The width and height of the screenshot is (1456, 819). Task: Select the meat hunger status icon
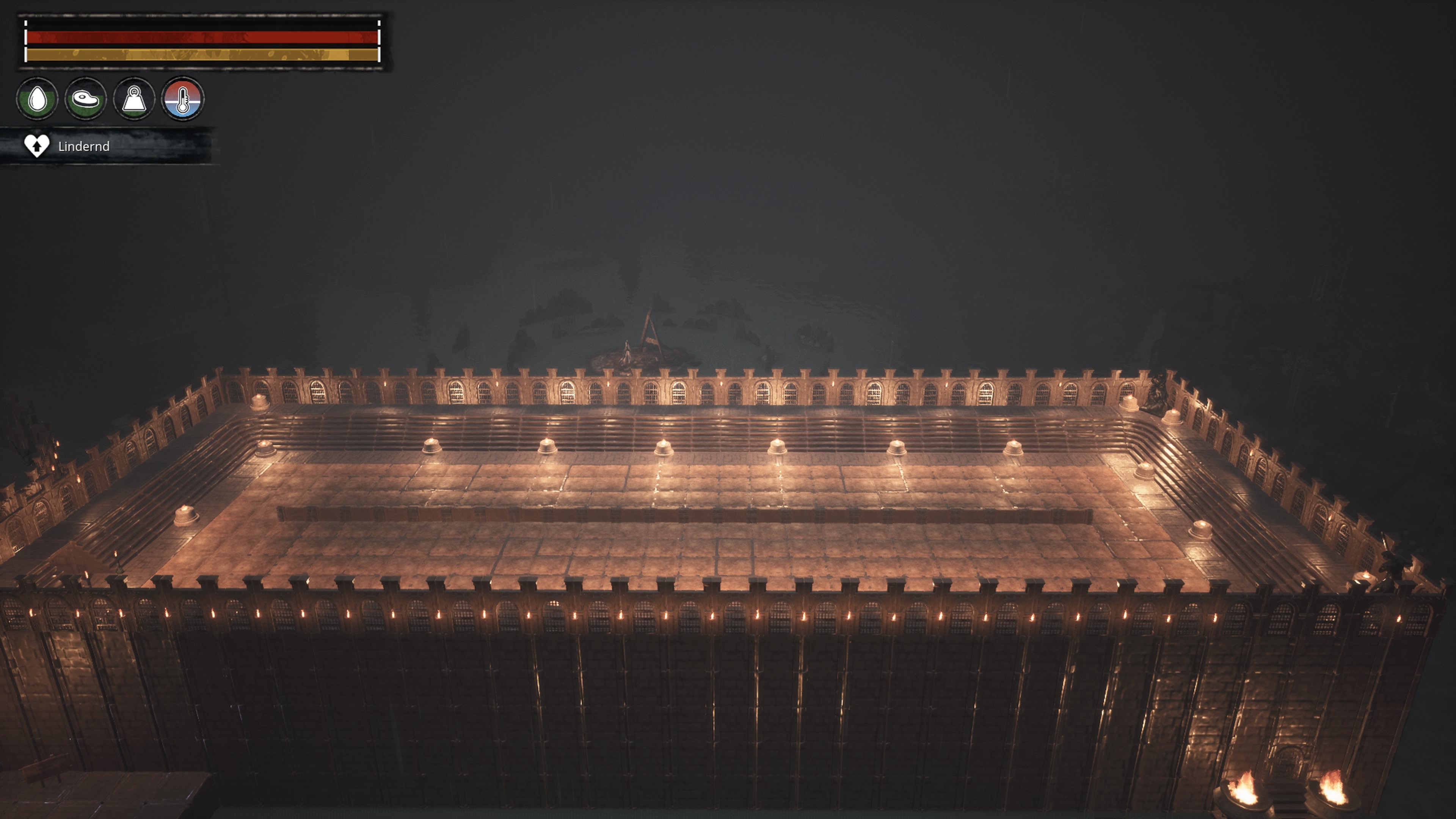tap(86, 99)
